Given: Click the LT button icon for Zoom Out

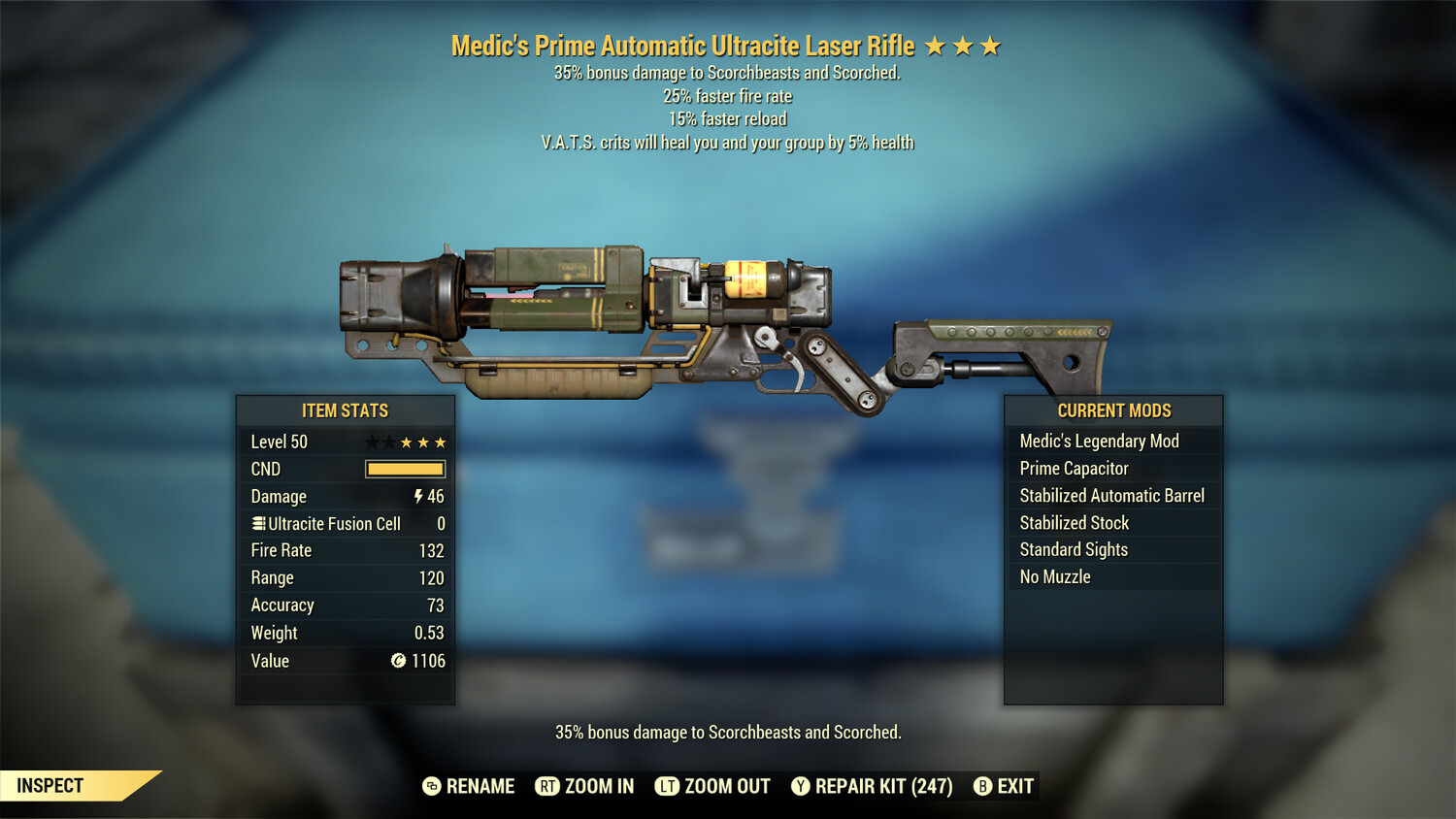Looking at the screenshot, I should (x=668, y=786).
